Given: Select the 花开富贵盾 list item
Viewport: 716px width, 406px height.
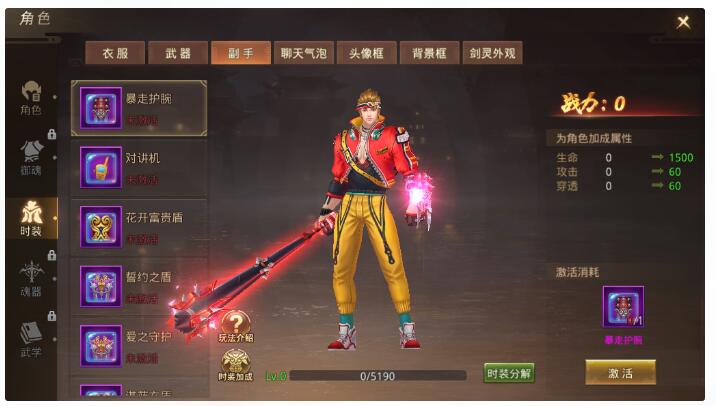Looking at the screenshot, I should (x=139, y=227).
